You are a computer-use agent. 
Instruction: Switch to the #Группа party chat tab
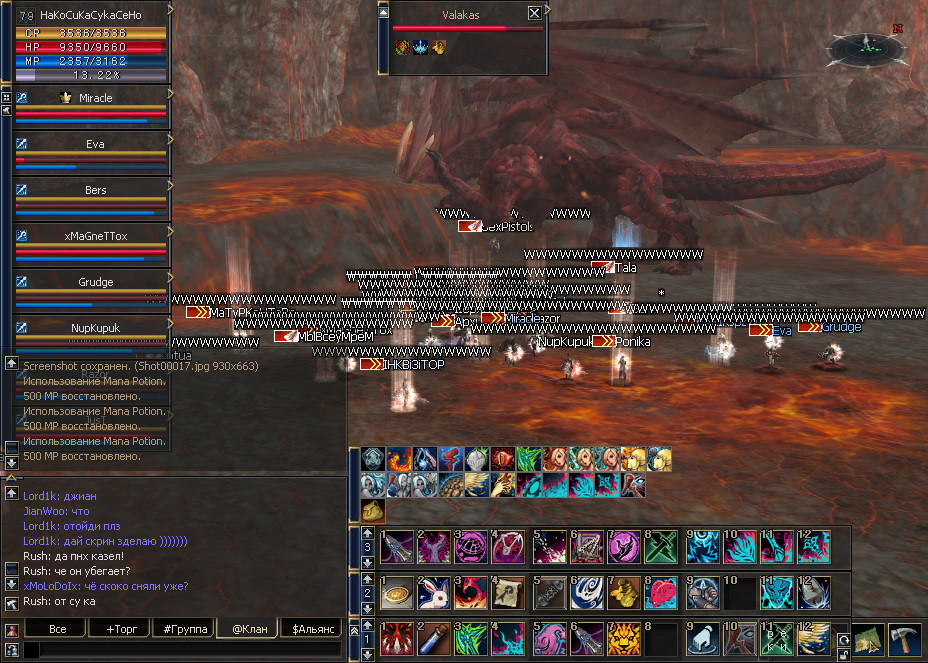click(185, 628)
